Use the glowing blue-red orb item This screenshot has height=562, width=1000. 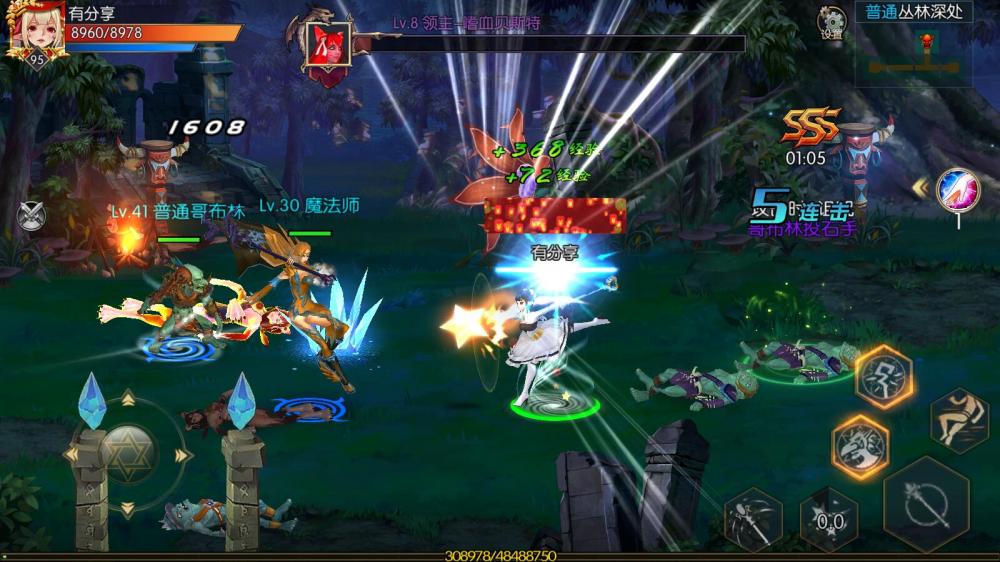coord(957,190)
